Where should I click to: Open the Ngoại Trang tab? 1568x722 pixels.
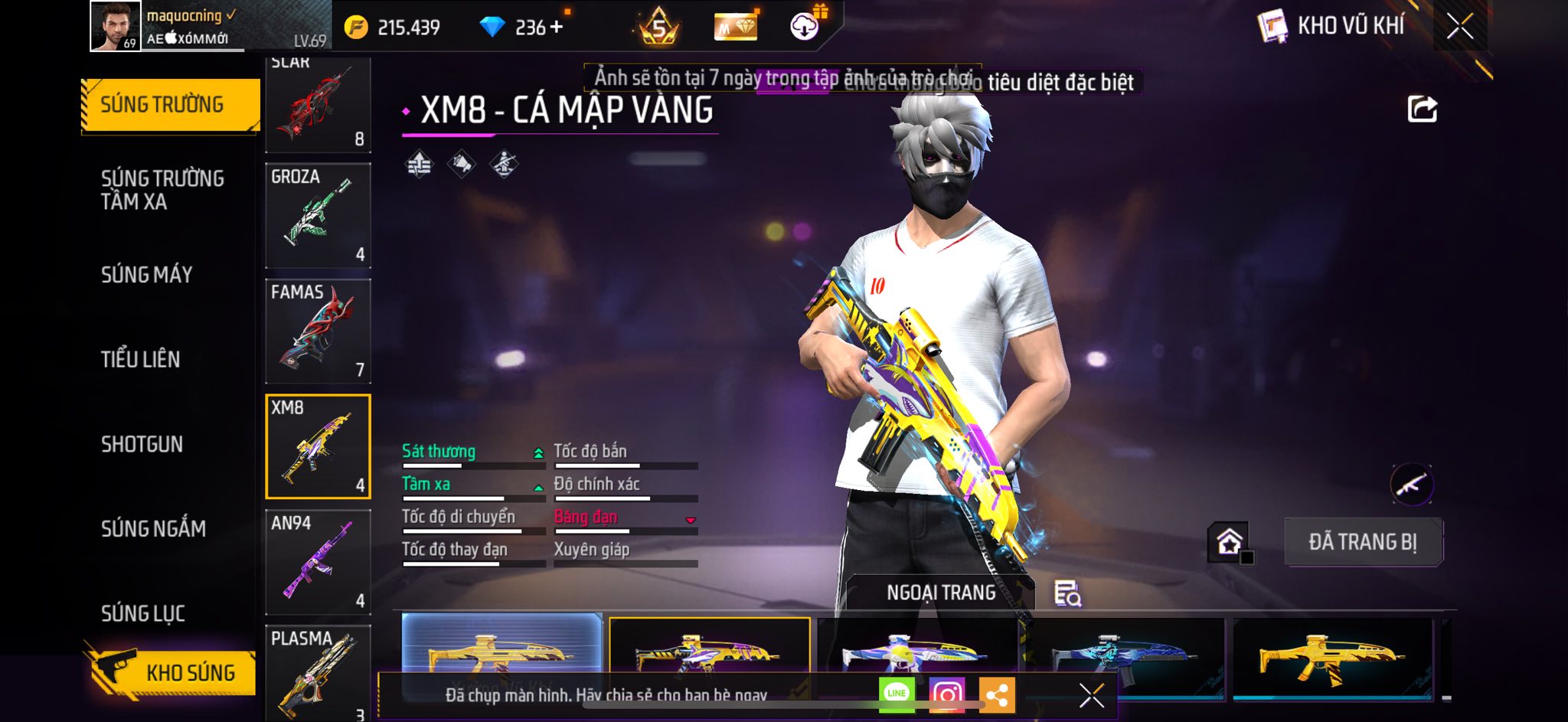click(x=941, y=593)
